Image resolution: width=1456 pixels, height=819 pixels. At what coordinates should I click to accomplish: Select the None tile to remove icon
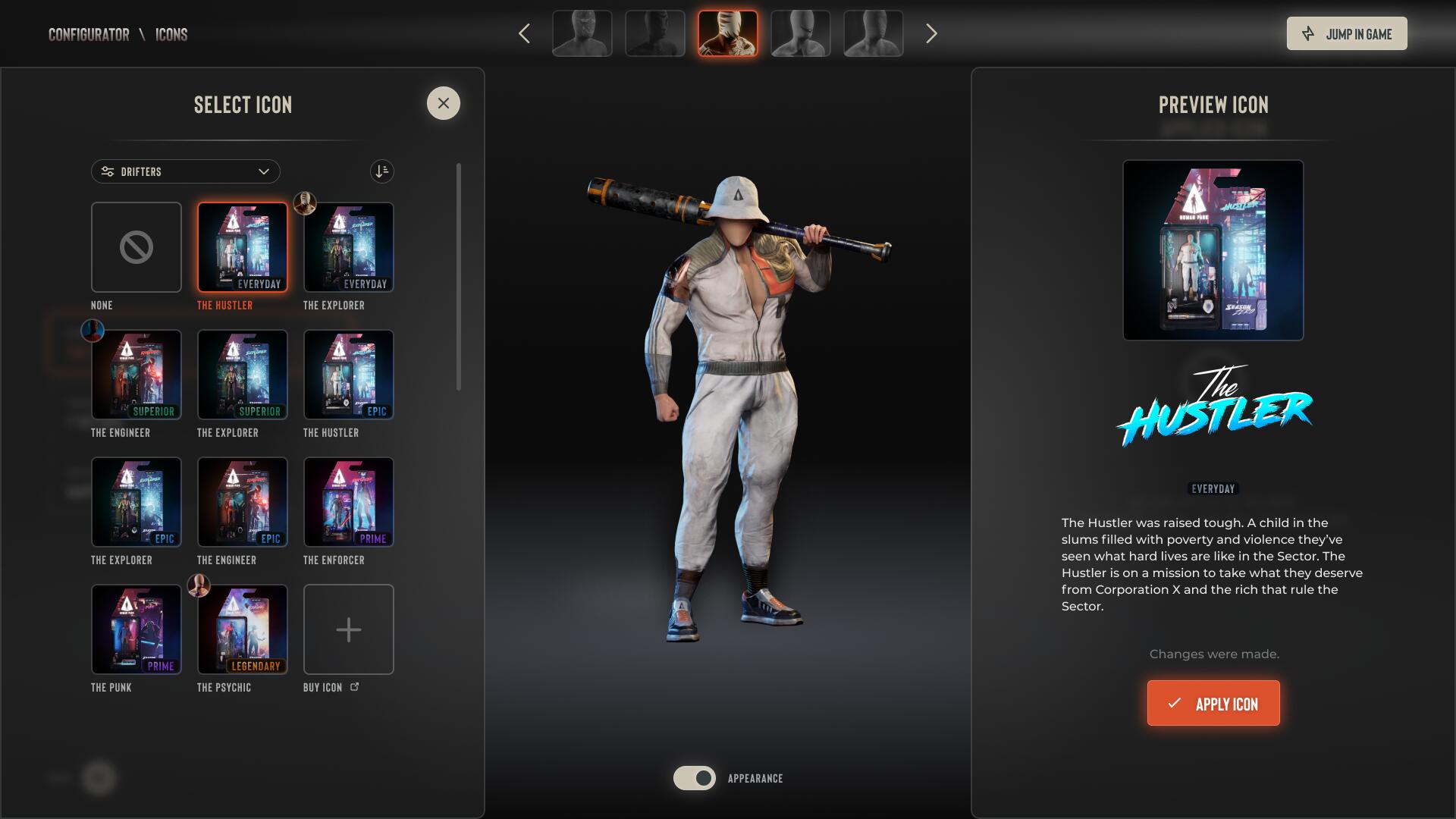(136, 247)
